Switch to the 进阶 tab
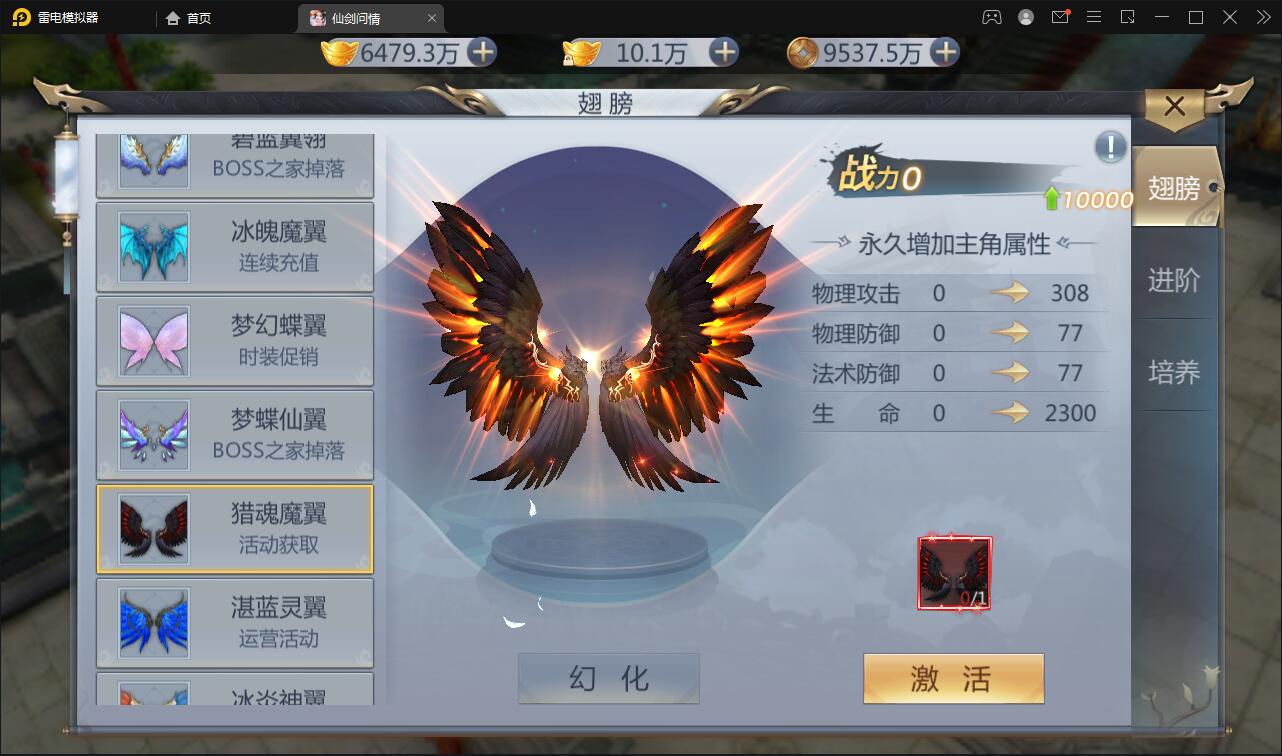 point(1175,280)
